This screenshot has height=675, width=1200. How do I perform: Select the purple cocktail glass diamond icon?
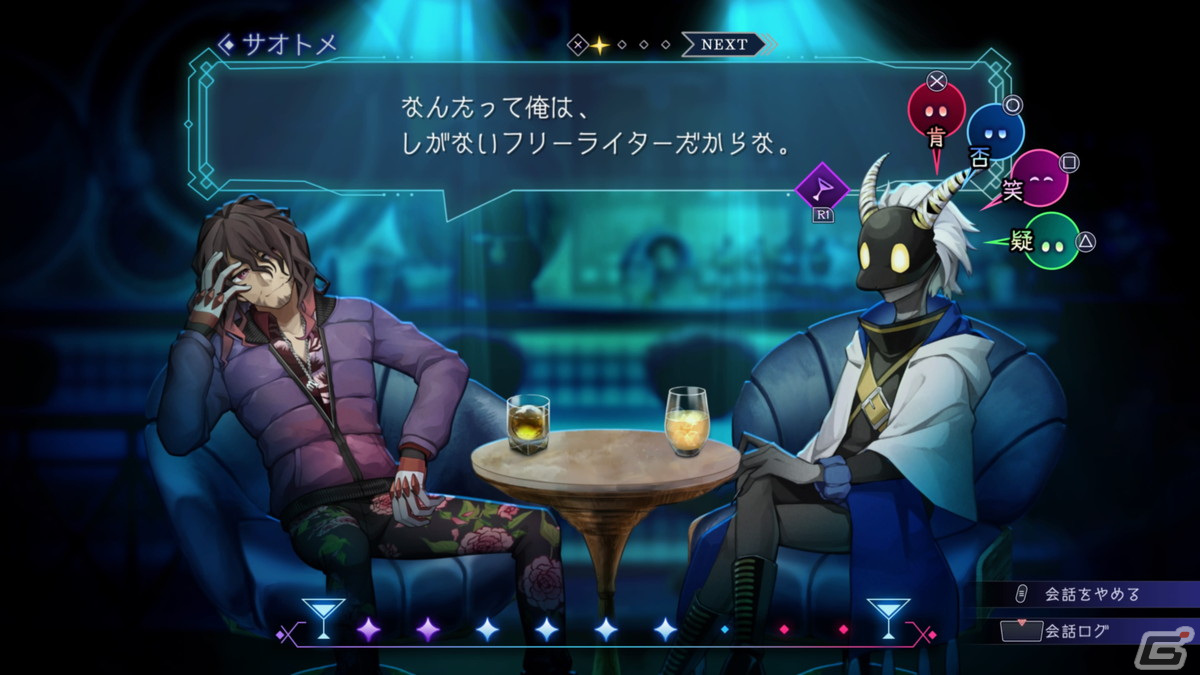822,187
